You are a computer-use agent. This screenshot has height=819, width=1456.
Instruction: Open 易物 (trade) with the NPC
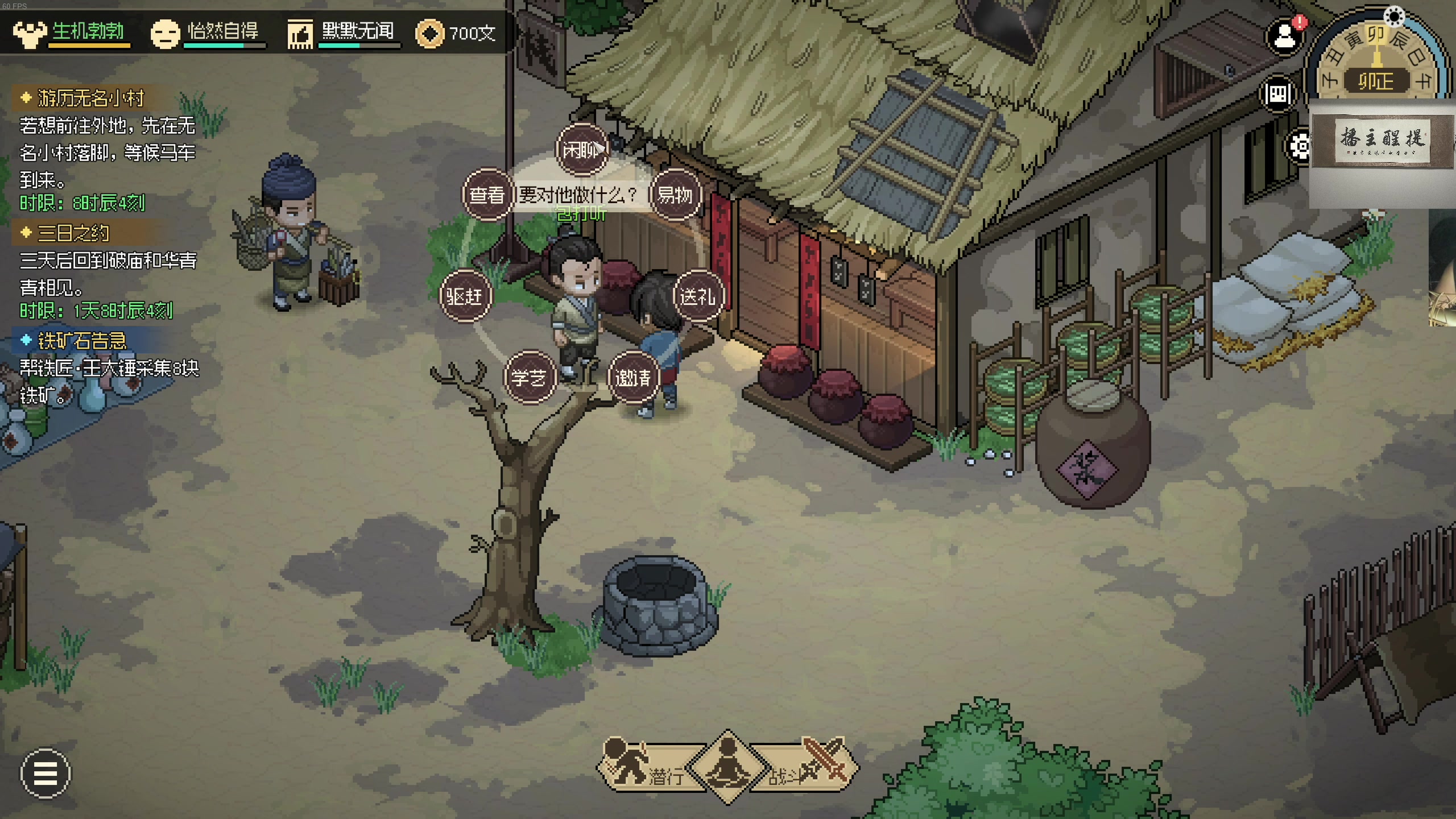(675, 195)
